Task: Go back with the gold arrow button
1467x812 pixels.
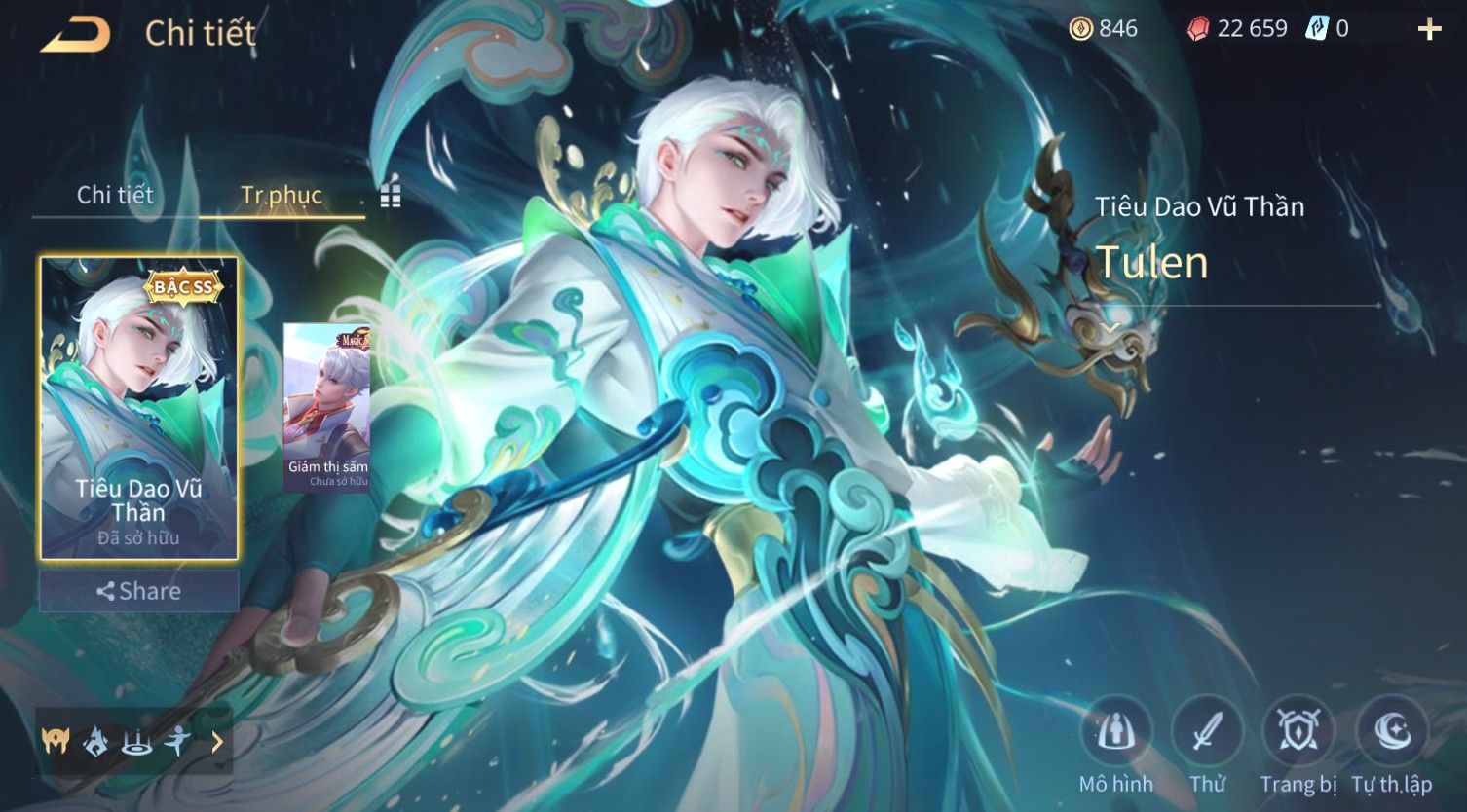Action: point(75,34)
